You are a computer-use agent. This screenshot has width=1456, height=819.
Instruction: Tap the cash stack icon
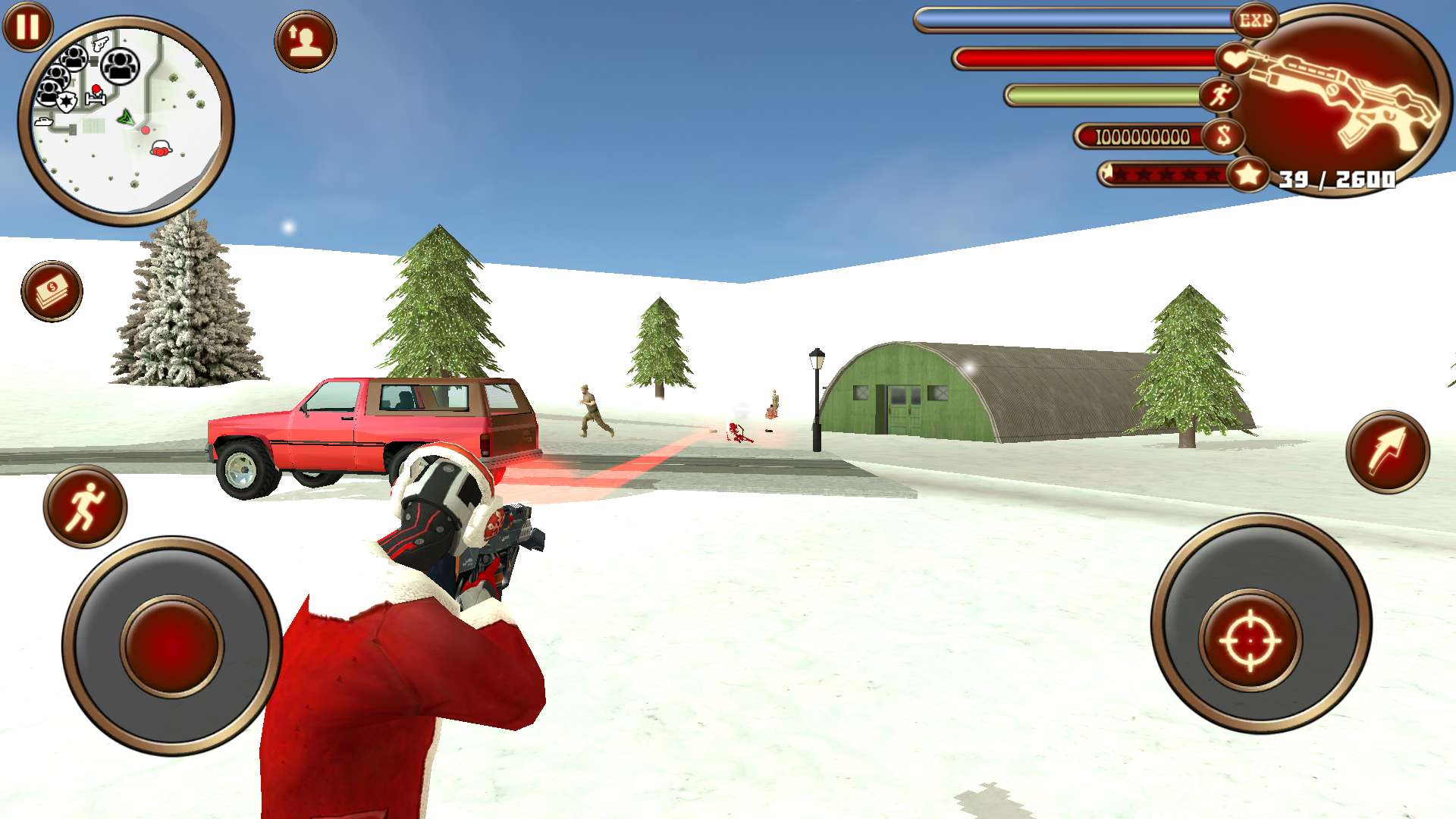tap(52, 291)
